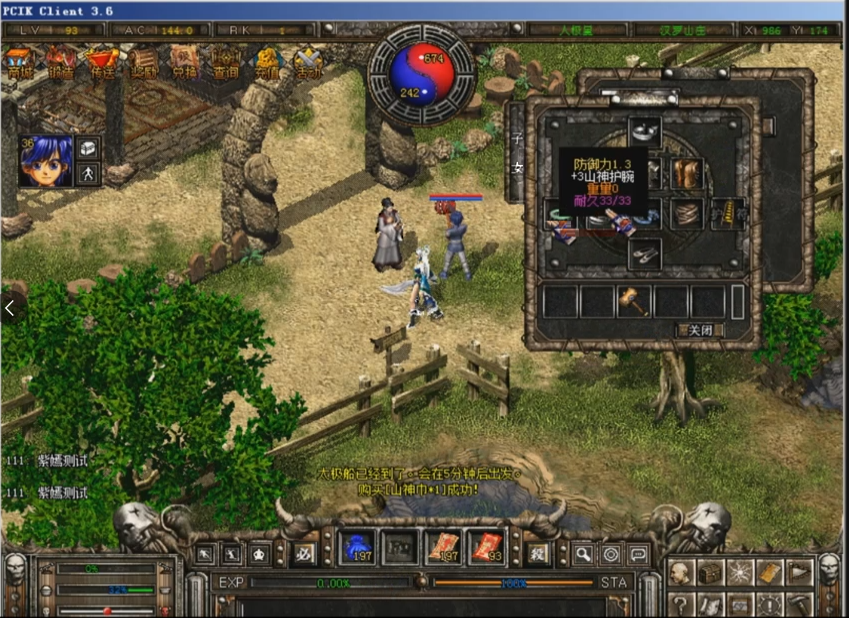Open the 奖励 rewards scroll
Image resolution: width=849 pixels, height=618 pixels.
coord(144,64)
